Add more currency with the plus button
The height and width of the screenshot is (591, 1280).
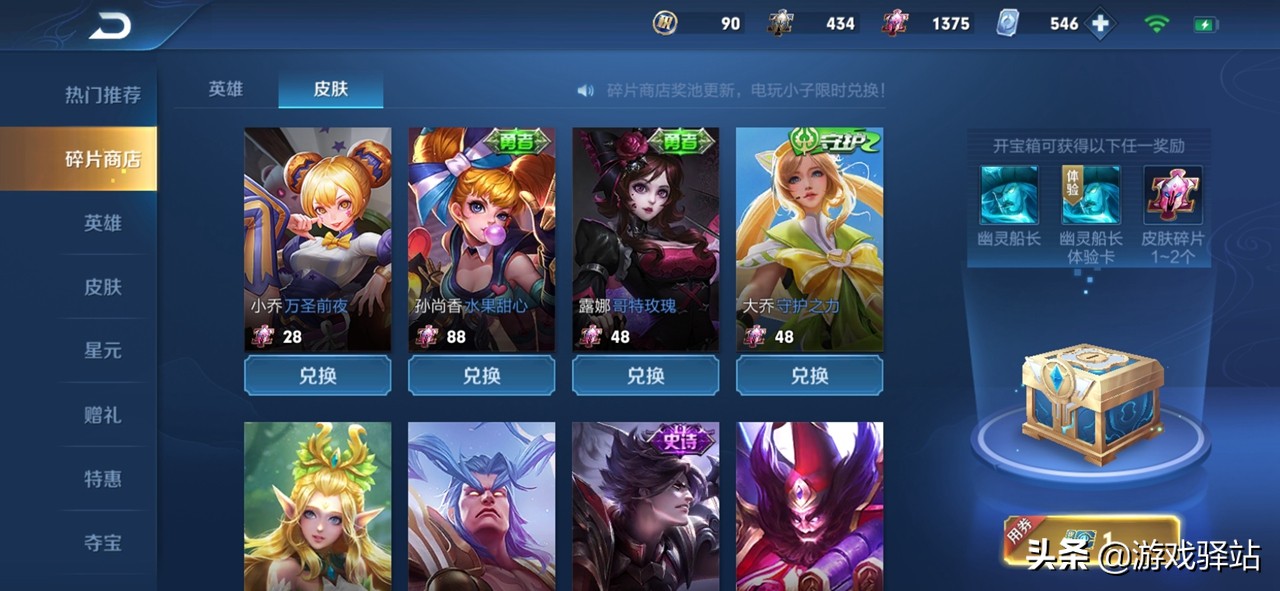click(x=1101, y=24)
